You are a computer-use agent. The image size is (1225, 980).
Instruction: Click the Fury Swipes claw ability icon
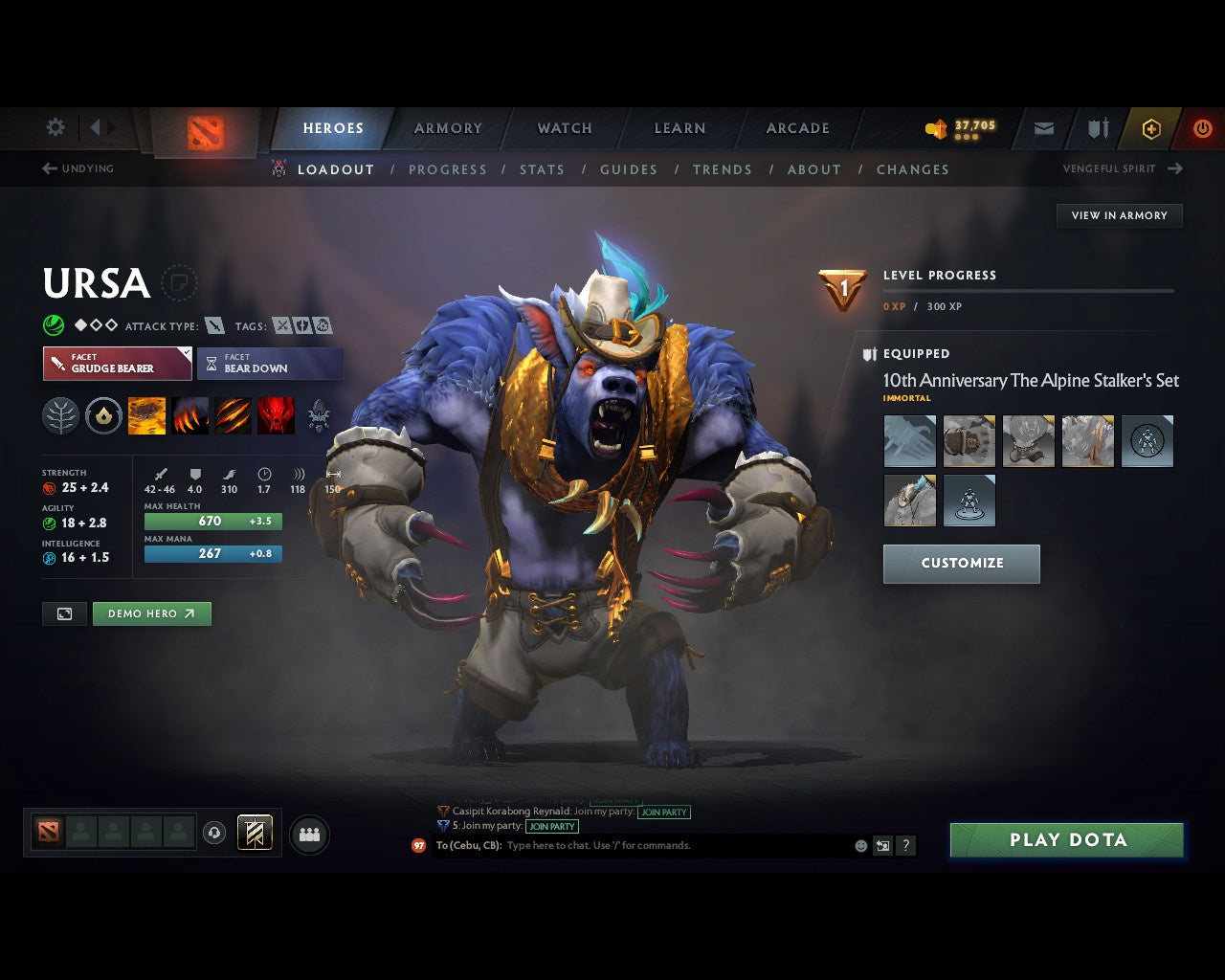coord(233,415)
